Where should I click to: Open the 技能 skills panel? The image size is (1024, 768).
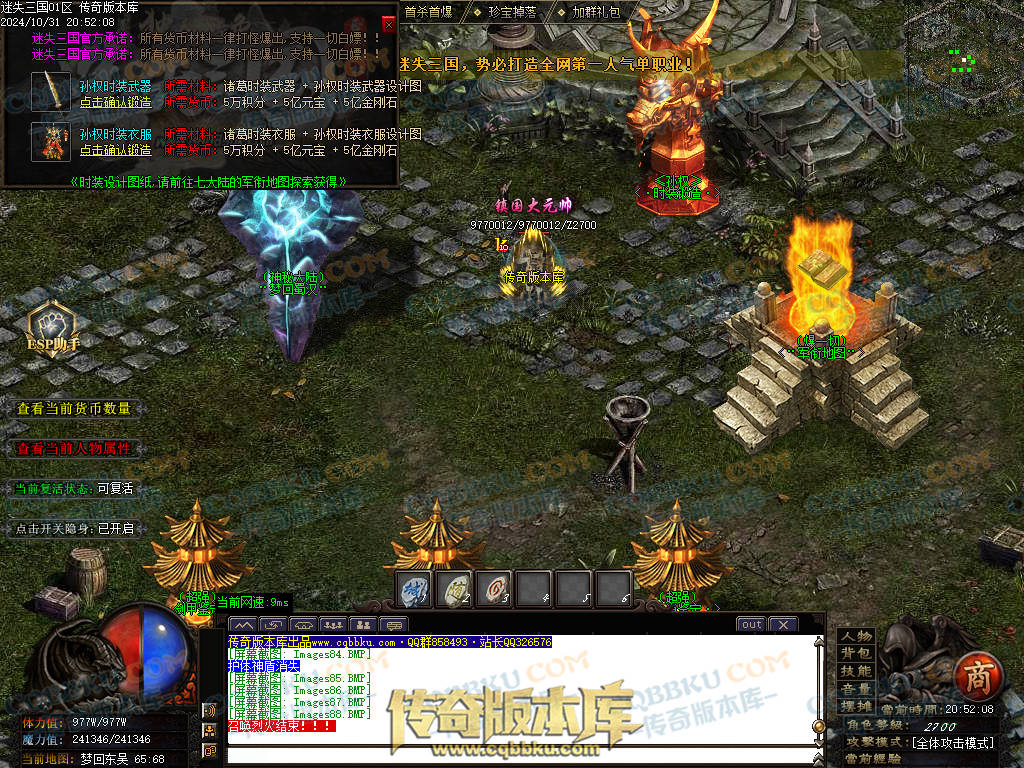coord(856,671)
